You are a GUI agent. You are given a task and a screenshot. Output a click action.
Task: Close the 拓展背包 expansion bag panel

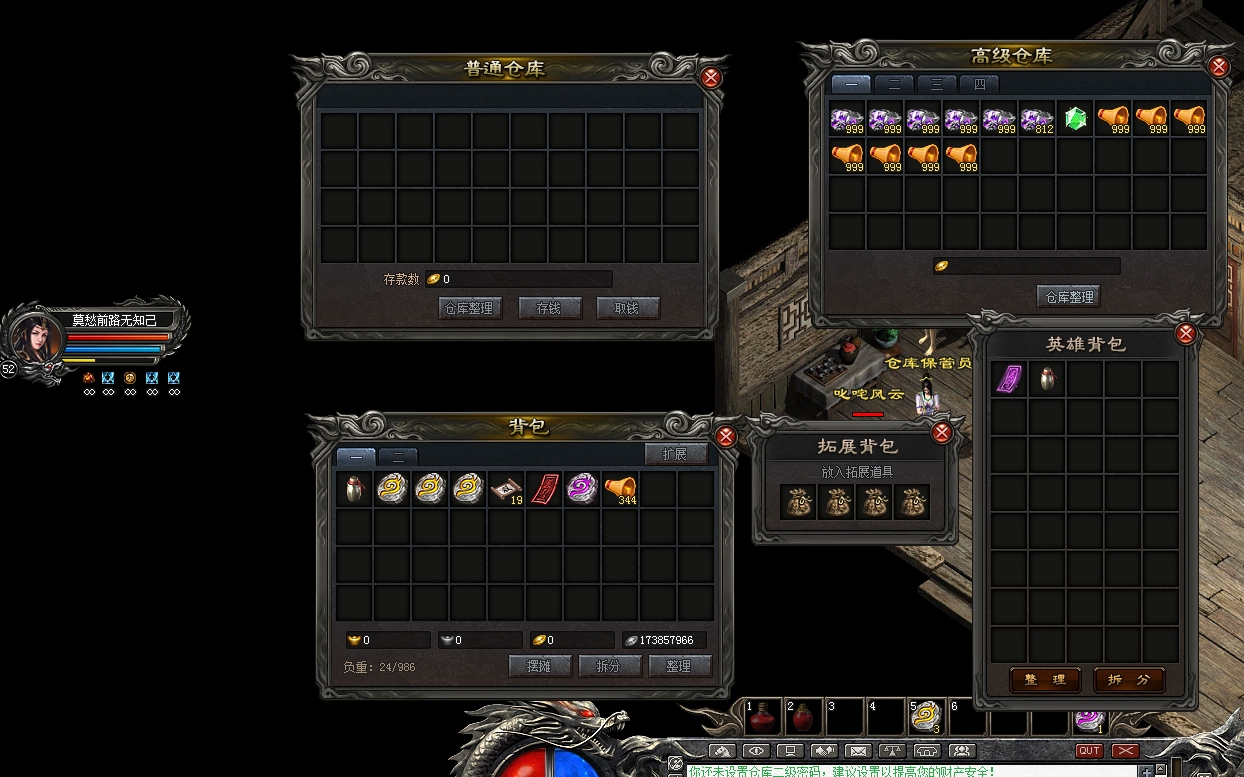coord(941,433)
